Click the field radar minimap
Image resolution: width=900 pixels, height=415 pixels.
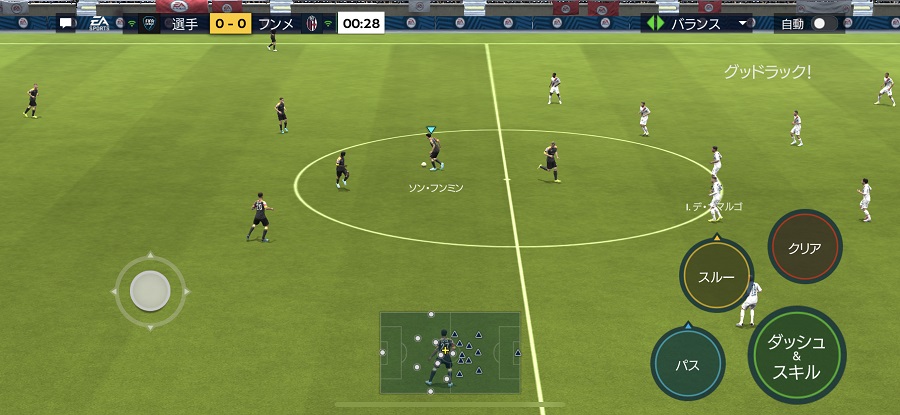click(x=449, y=352)
